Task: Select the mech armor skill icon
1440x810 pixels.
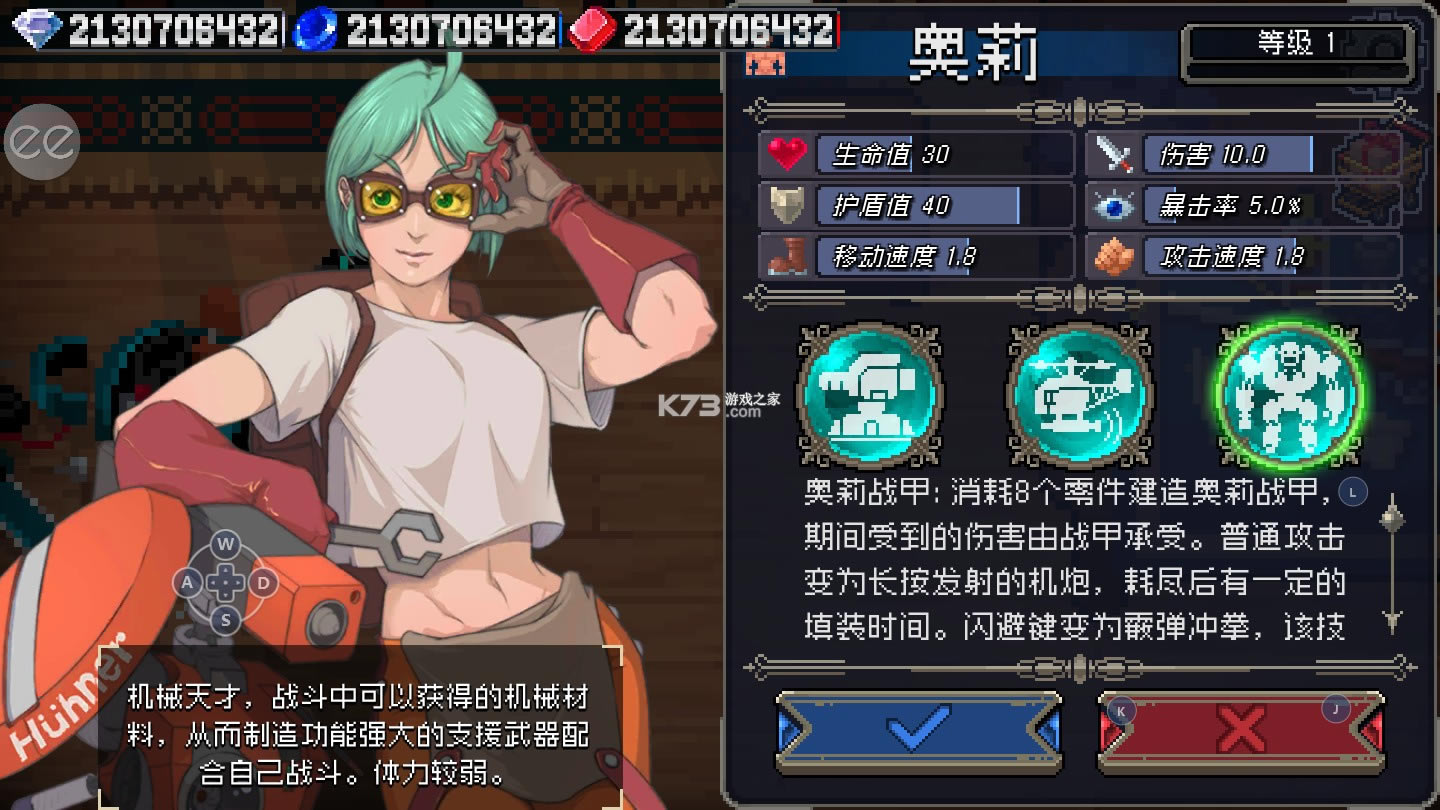Action: point(1289,396)
